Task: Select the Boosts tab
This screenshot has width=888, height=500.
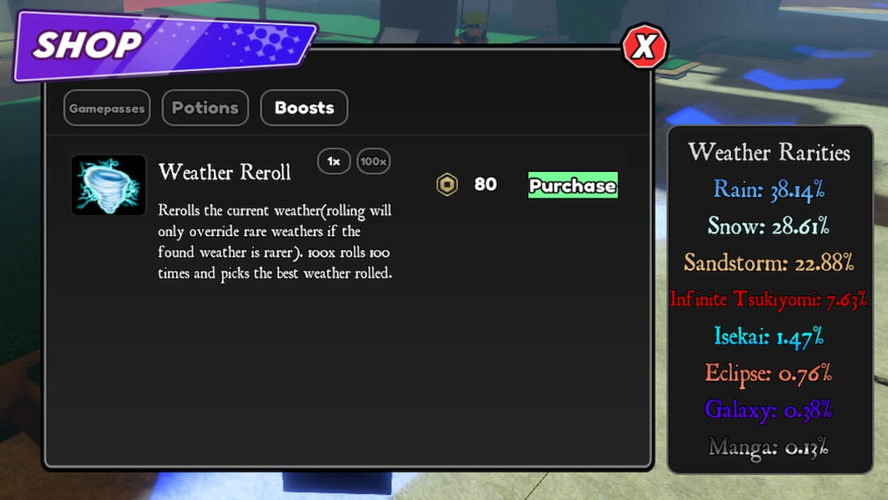Action: tap(304, 108)
